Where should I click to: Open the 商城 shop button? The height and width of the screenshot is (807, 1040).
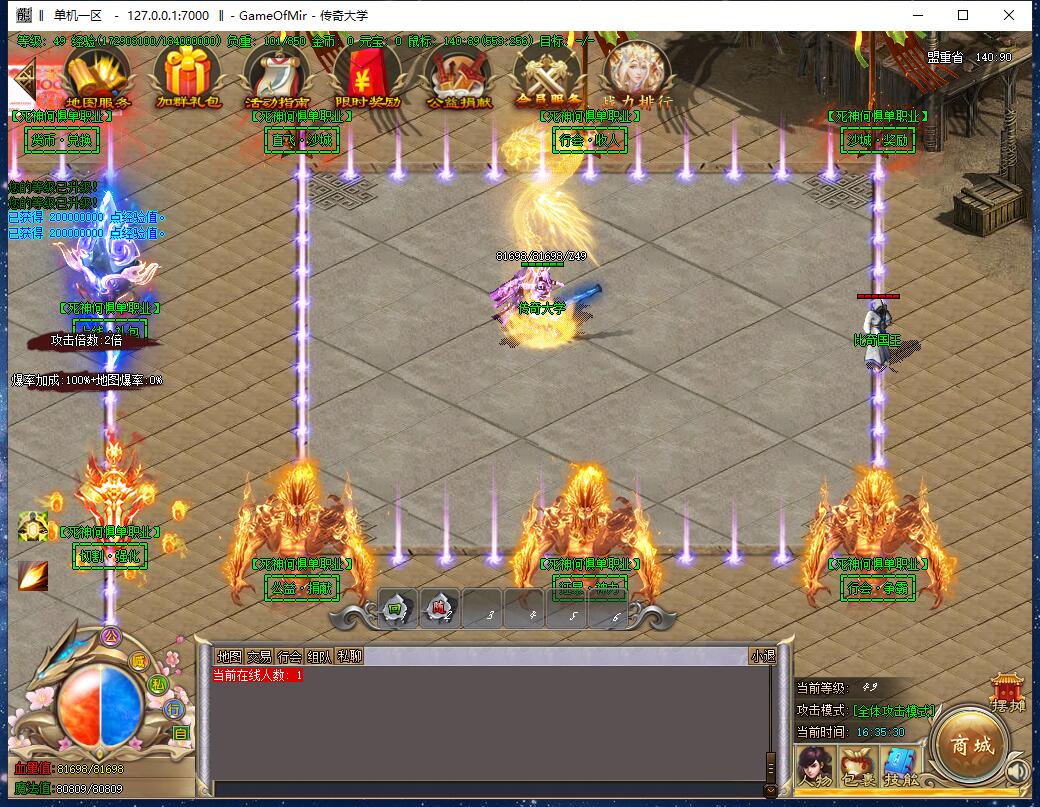(x=972, y=745)
